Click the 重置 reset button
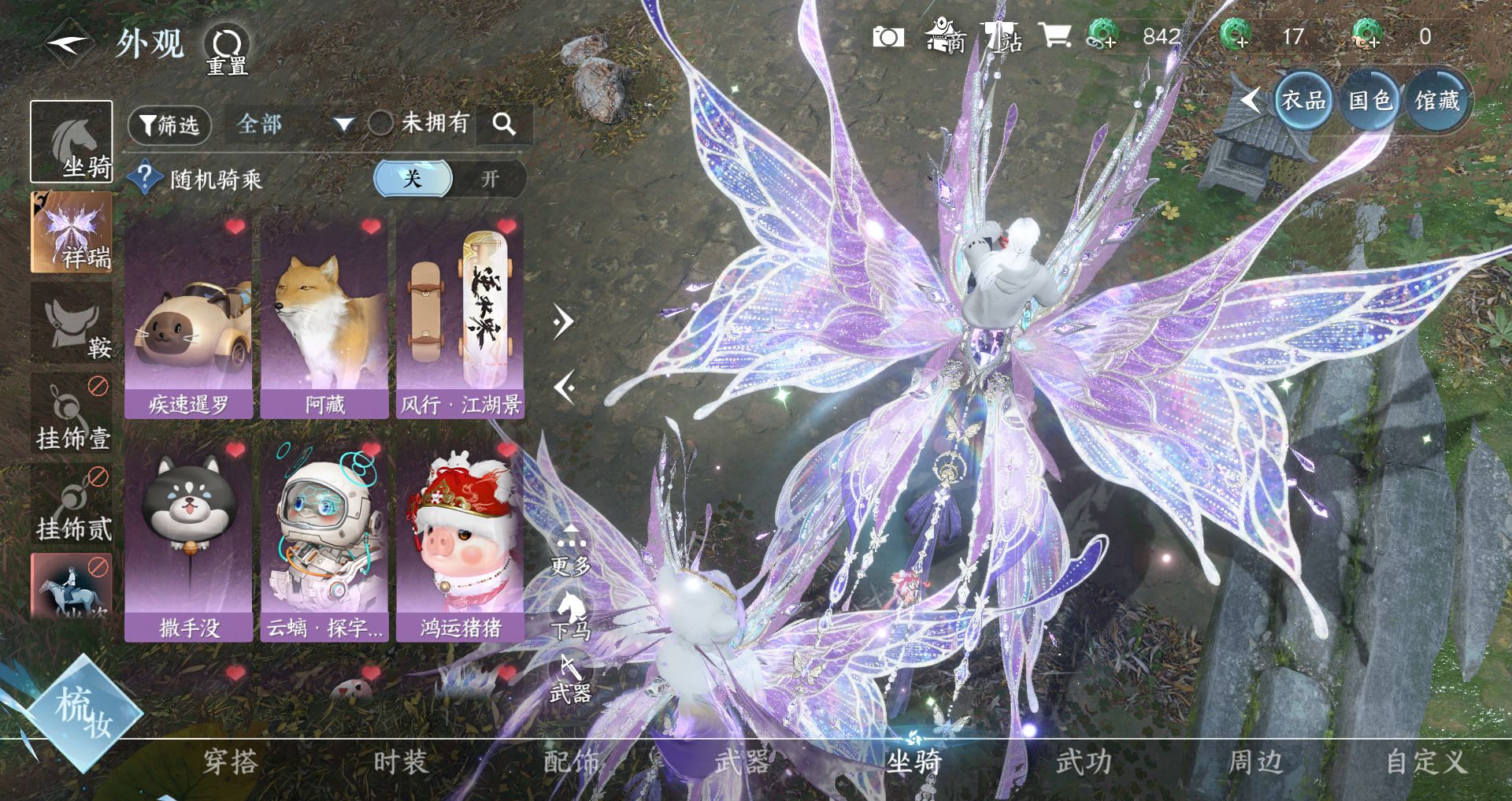This screenshot has height=801, width=1512. (228, 49)
